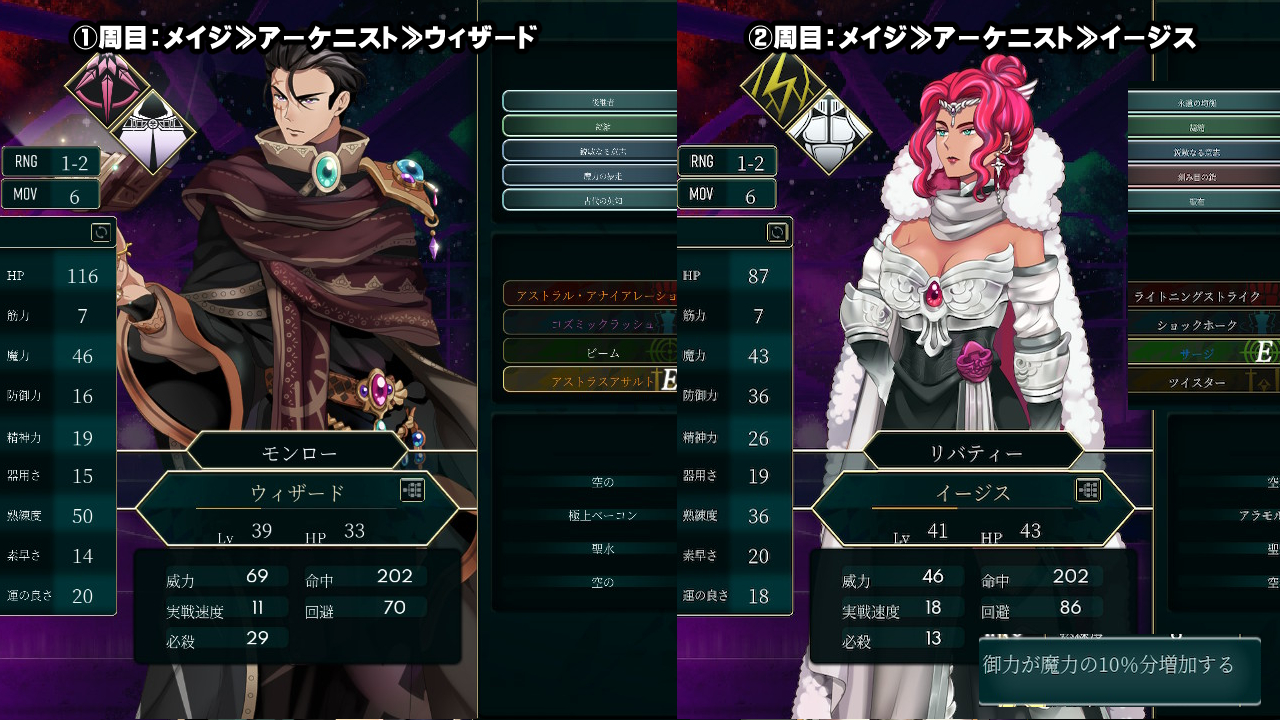1280x720 pixels.
Task: Open the grid icon beside イージス class
Action: [x=1089, y=490]
